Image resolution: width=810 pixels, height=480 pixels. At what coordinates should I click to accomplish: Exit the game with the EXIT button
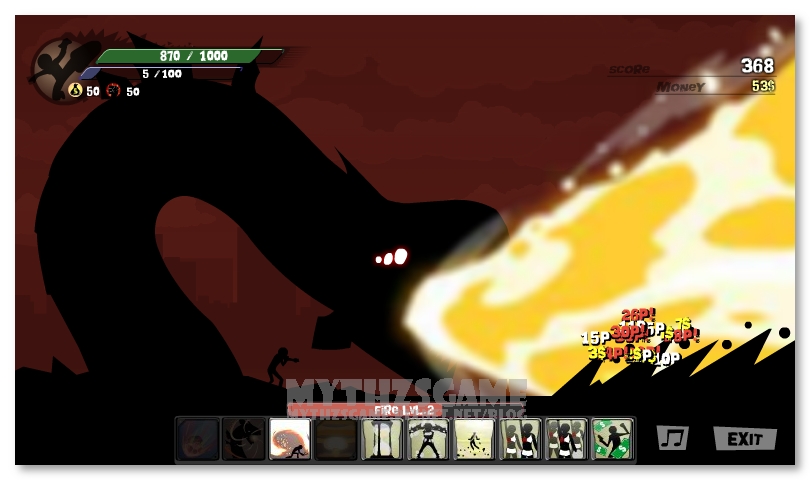coord(745,438)
